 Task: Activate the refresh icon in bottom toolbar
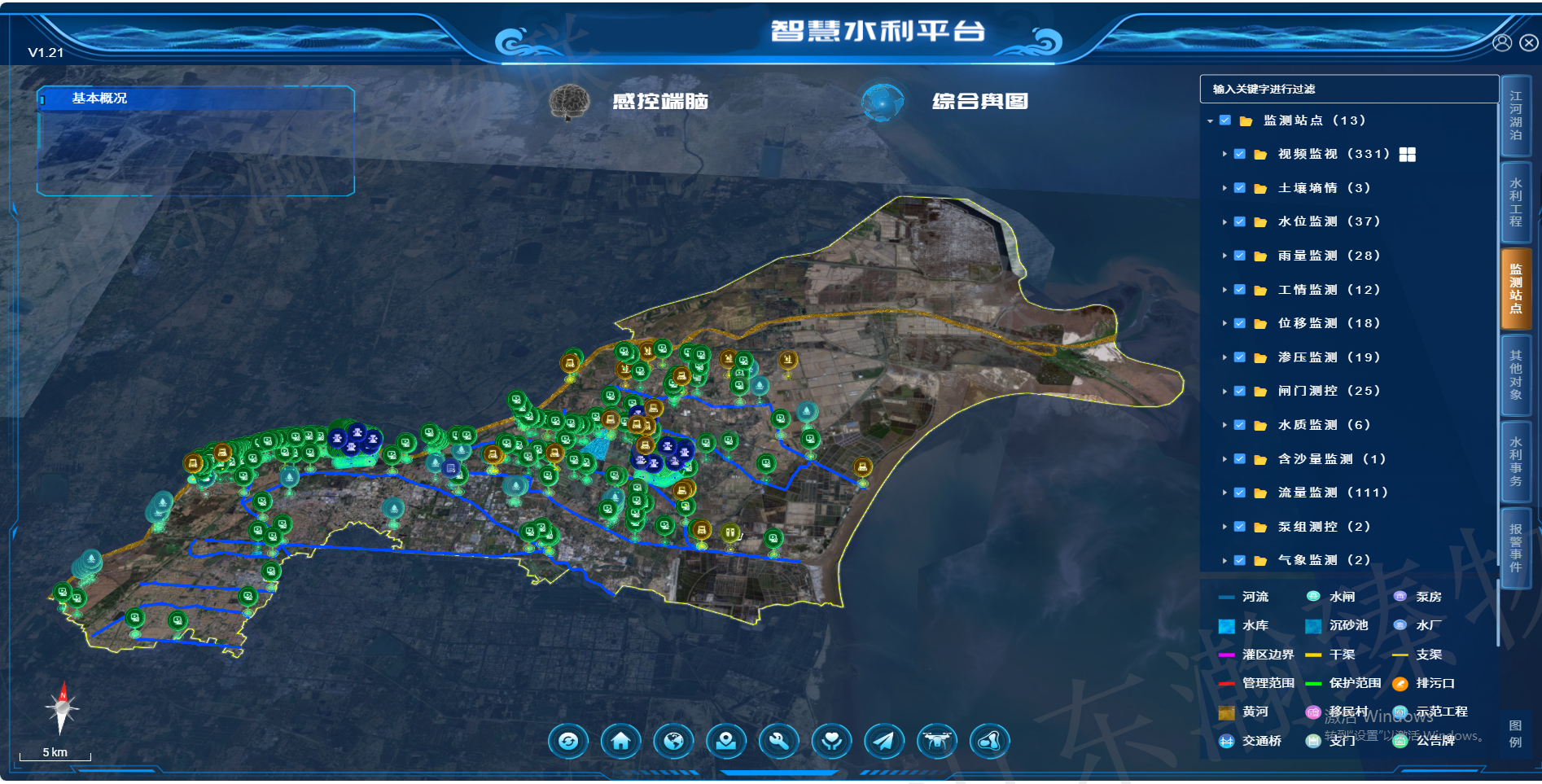tap(568, 741)
